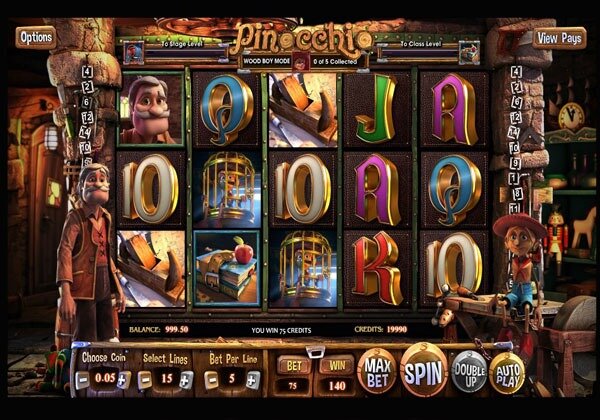The height and width of the screenshot is (420, 600).
Task: Raise the bet per line
Action: tap(252, 380)
